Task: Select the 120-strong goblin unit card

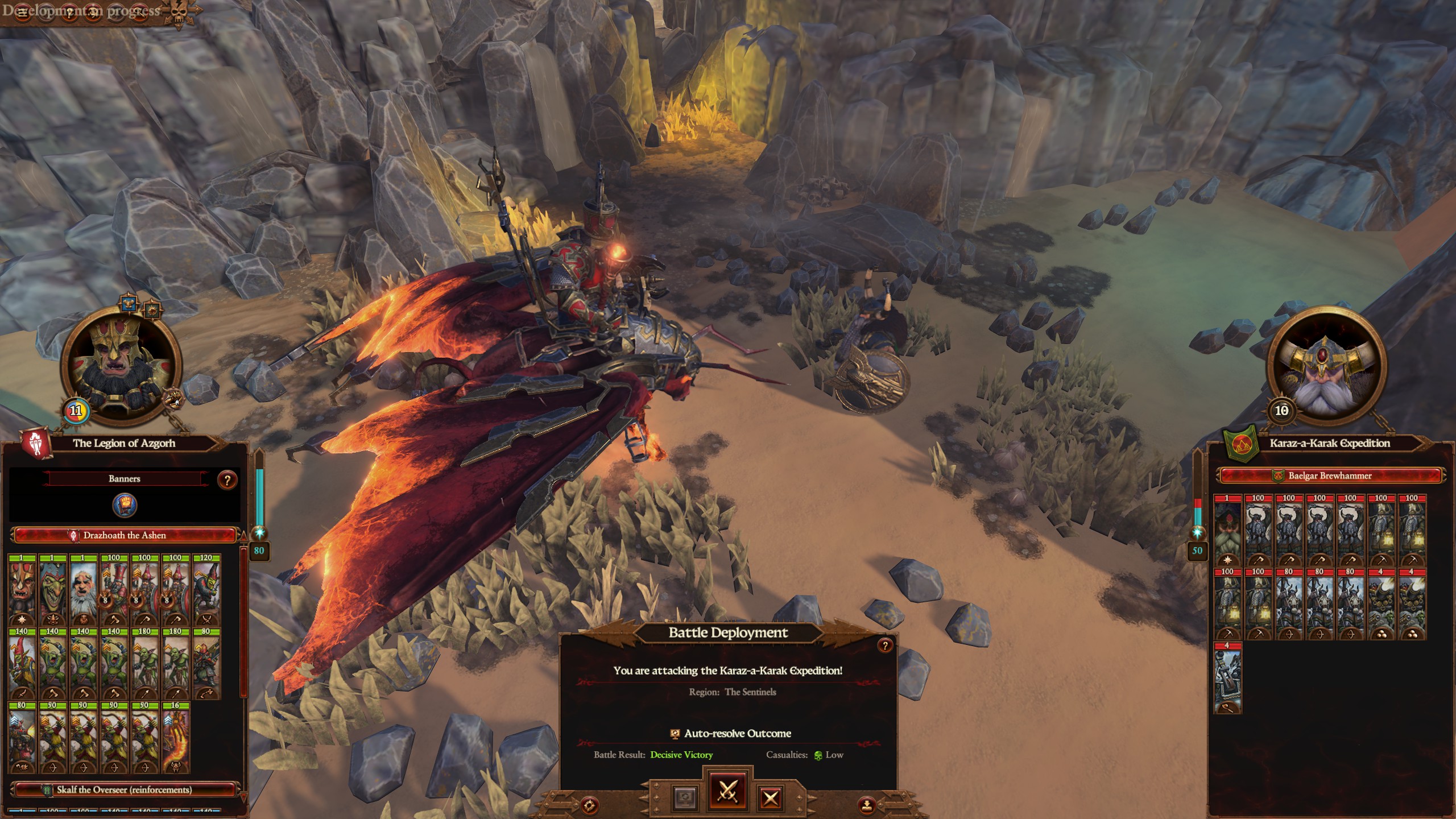Action: (x=206, y=590)
